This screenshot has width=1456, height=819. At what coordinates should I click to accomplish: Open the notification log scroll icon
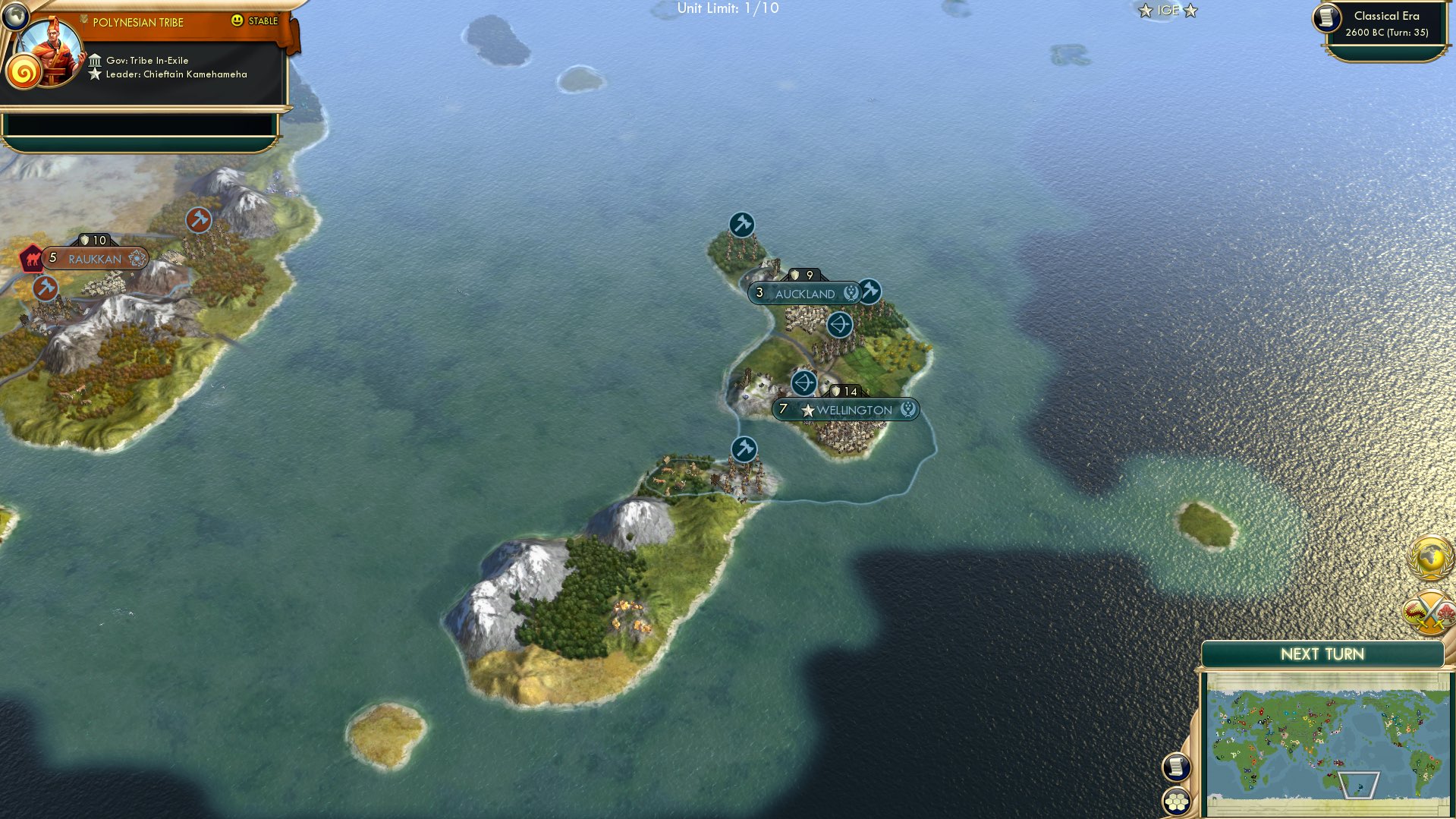point(1178,767)
